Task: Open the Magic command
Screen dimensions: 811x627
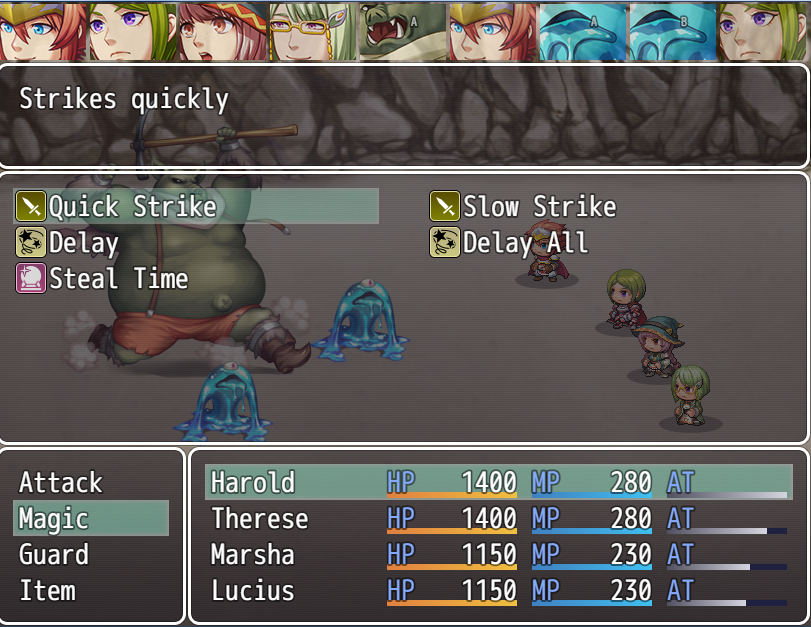Action: click(55, 519)
